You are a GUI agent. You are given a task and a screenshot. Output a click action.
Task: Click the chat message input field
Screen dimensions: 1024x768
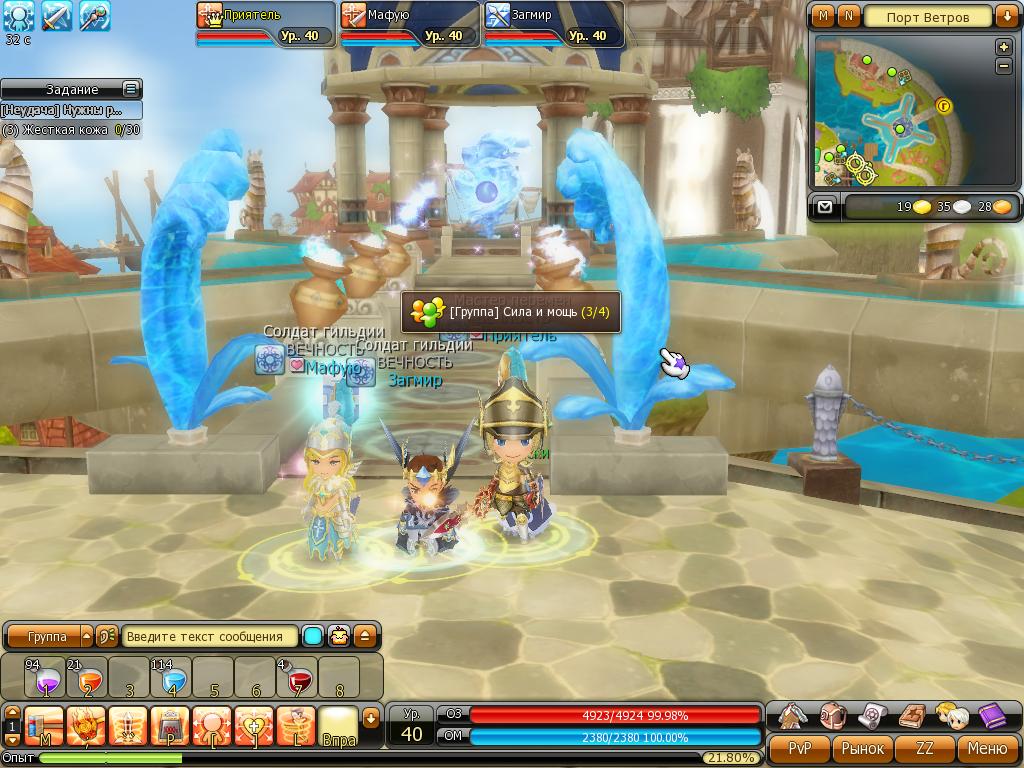tap(210, 636)
